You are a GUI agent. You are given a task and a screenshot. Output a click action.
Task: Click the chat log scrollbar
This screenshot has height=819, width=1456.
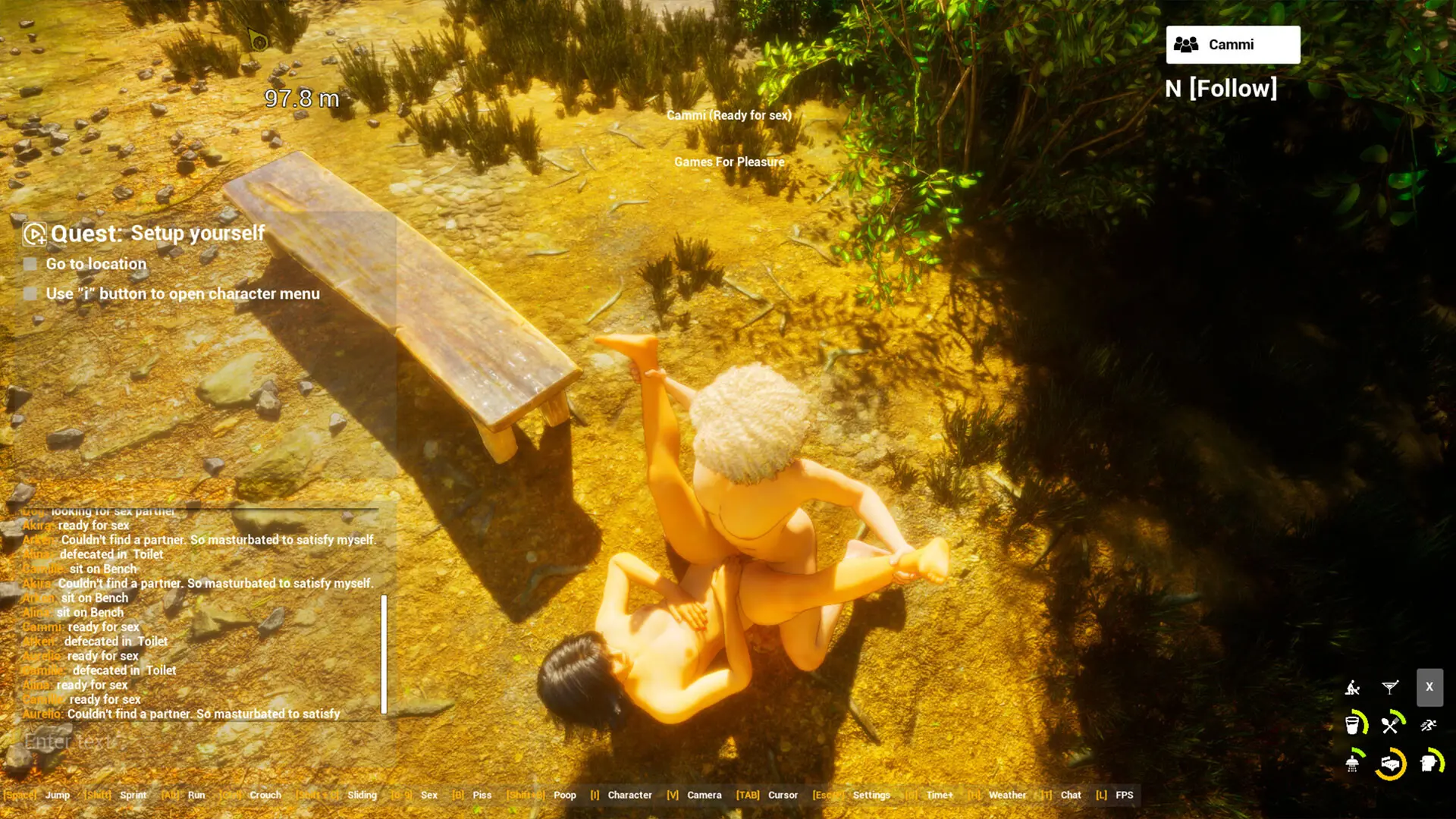[x=384, y=654]
